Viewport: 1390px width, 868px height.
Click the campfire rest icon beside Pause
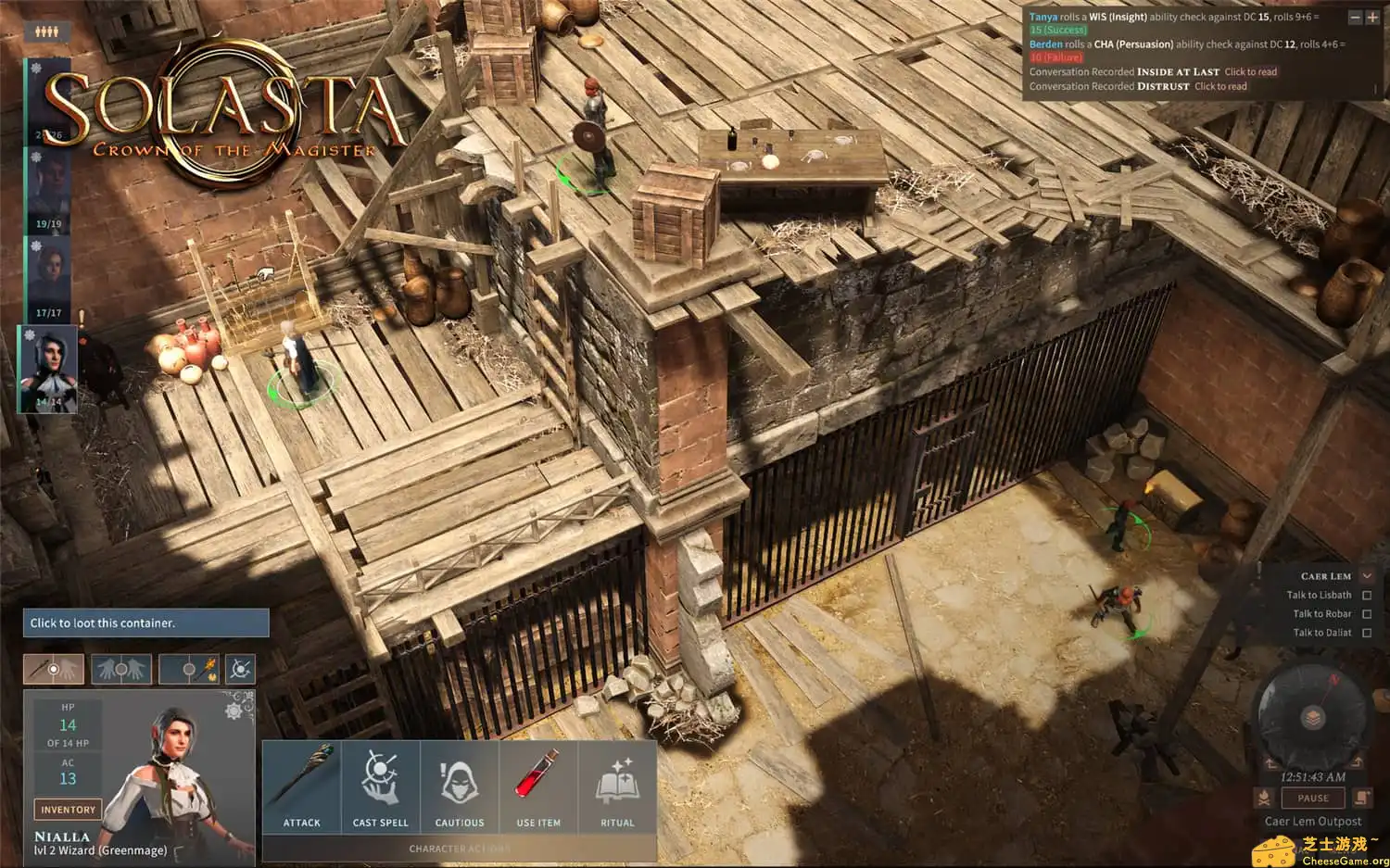1264,798
